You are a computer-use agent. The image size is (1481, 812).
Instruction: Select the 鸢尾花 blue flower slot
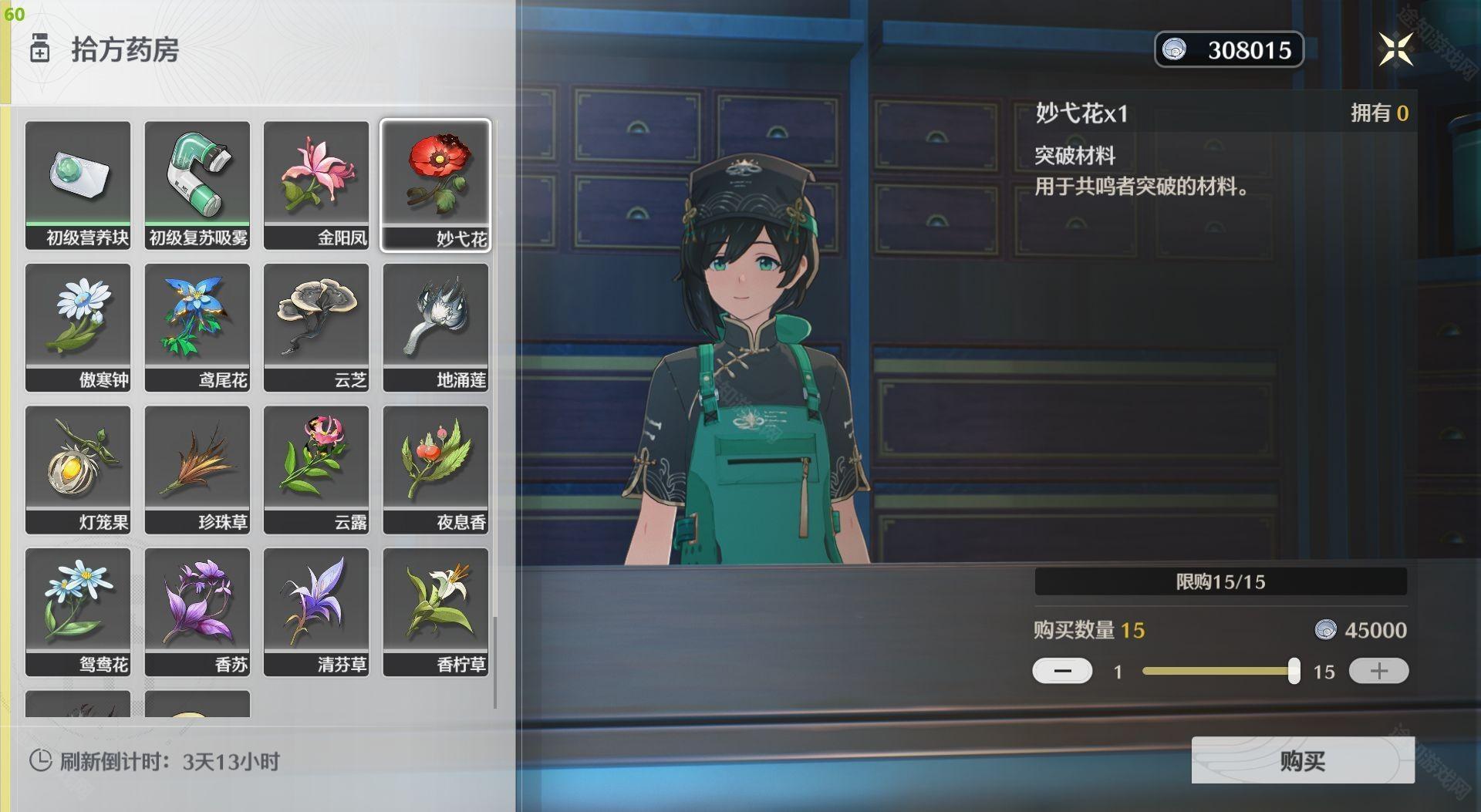[197, 327]
